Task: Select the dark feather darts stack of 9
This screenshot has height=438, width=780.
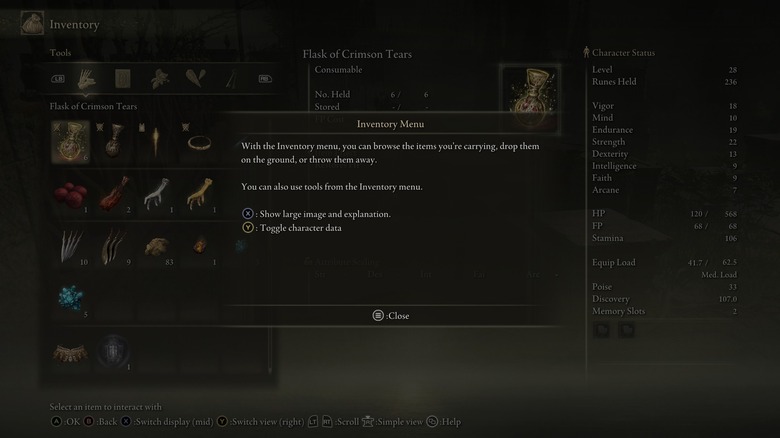Action: coord(114,246)
